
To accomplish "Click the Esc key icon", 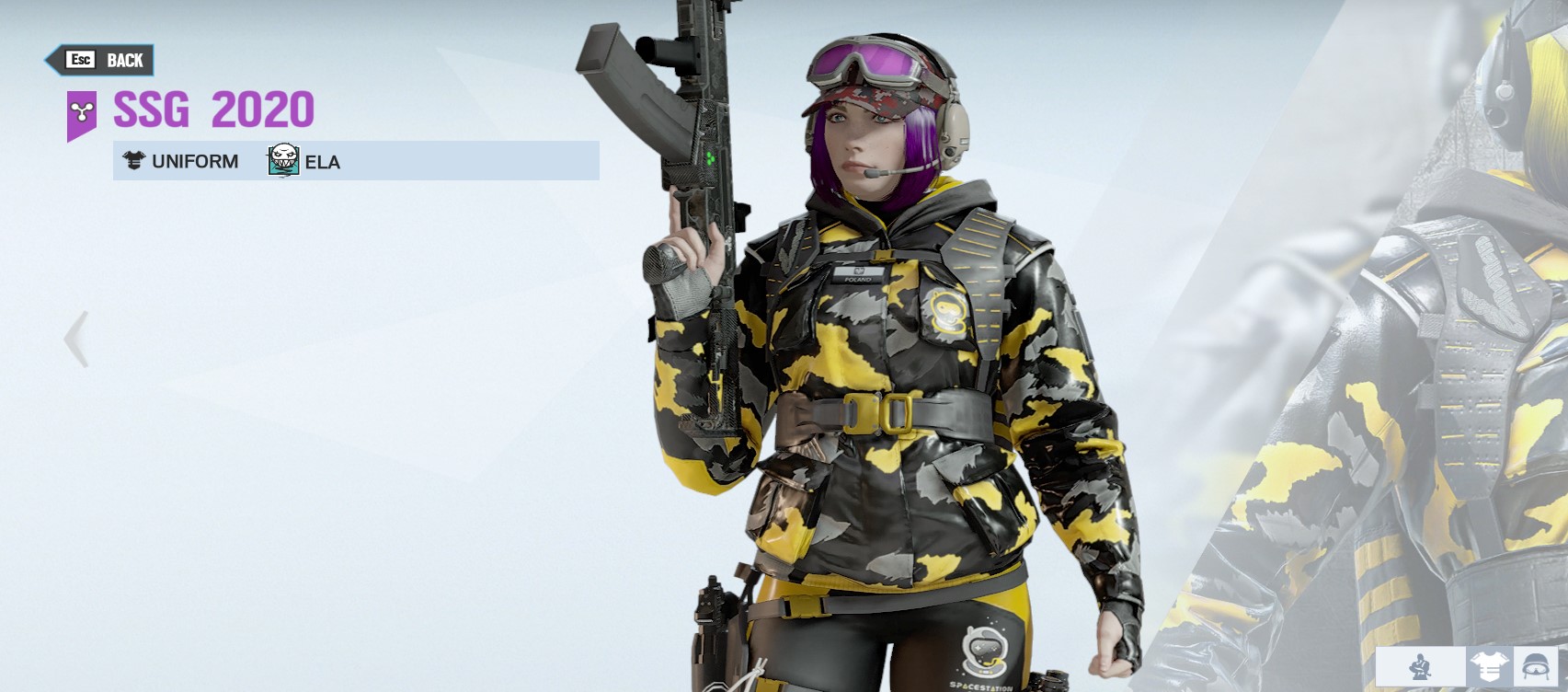I will (x=81, y=61).
